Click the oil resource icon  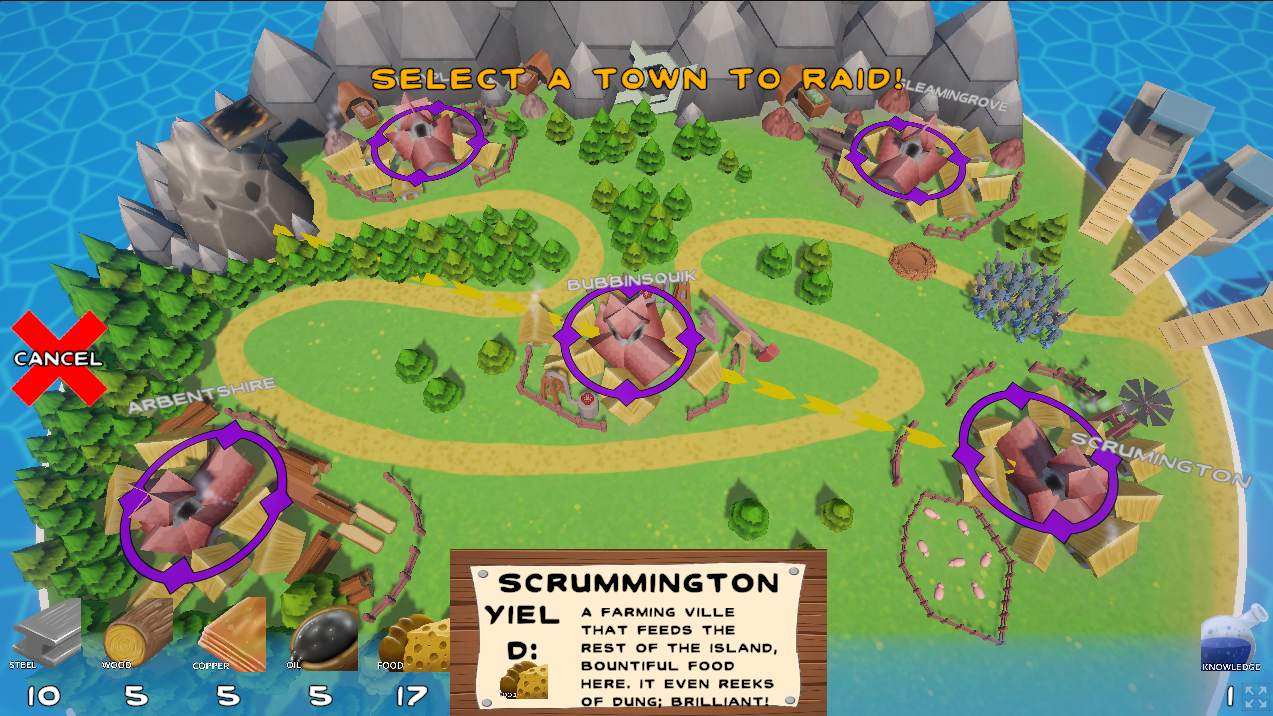coord(324,637)
